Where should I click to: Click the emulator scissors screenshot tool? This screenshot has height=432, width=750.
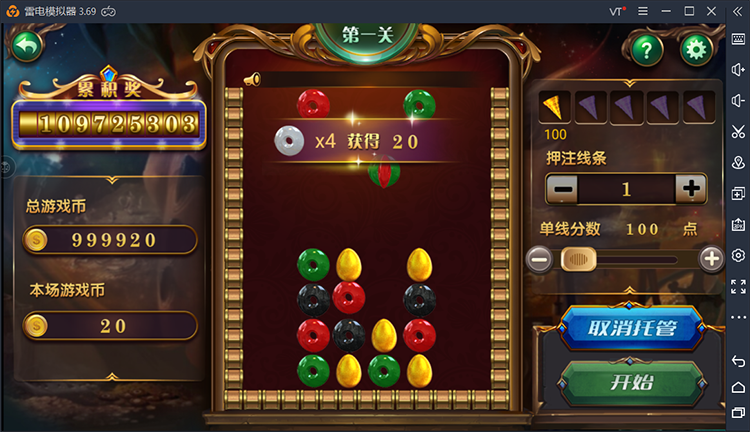[x=738, y=131]
